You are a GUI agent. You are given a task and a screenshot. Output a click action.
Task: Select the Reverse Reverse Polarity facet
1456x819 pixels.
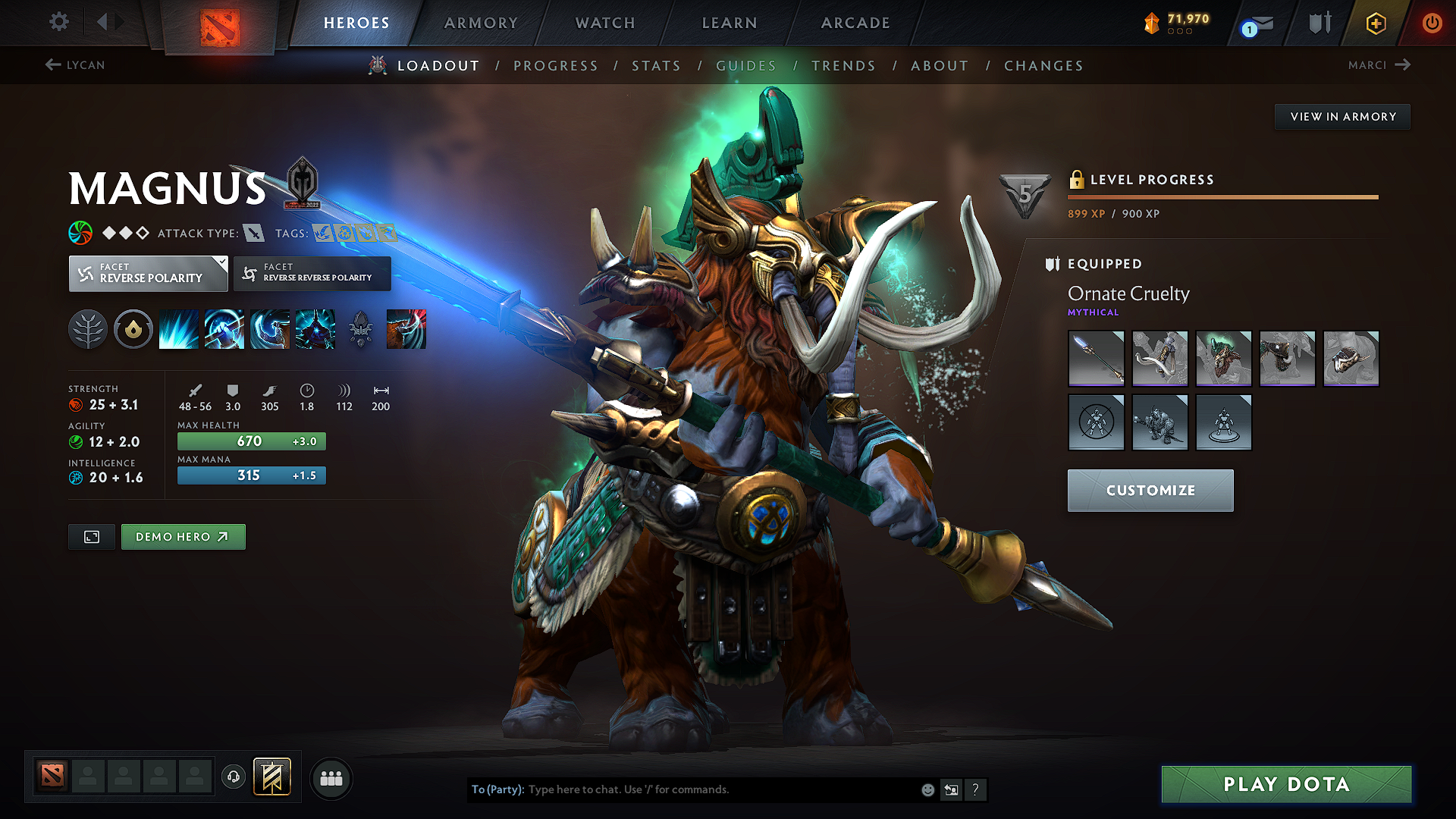point(312,273)
